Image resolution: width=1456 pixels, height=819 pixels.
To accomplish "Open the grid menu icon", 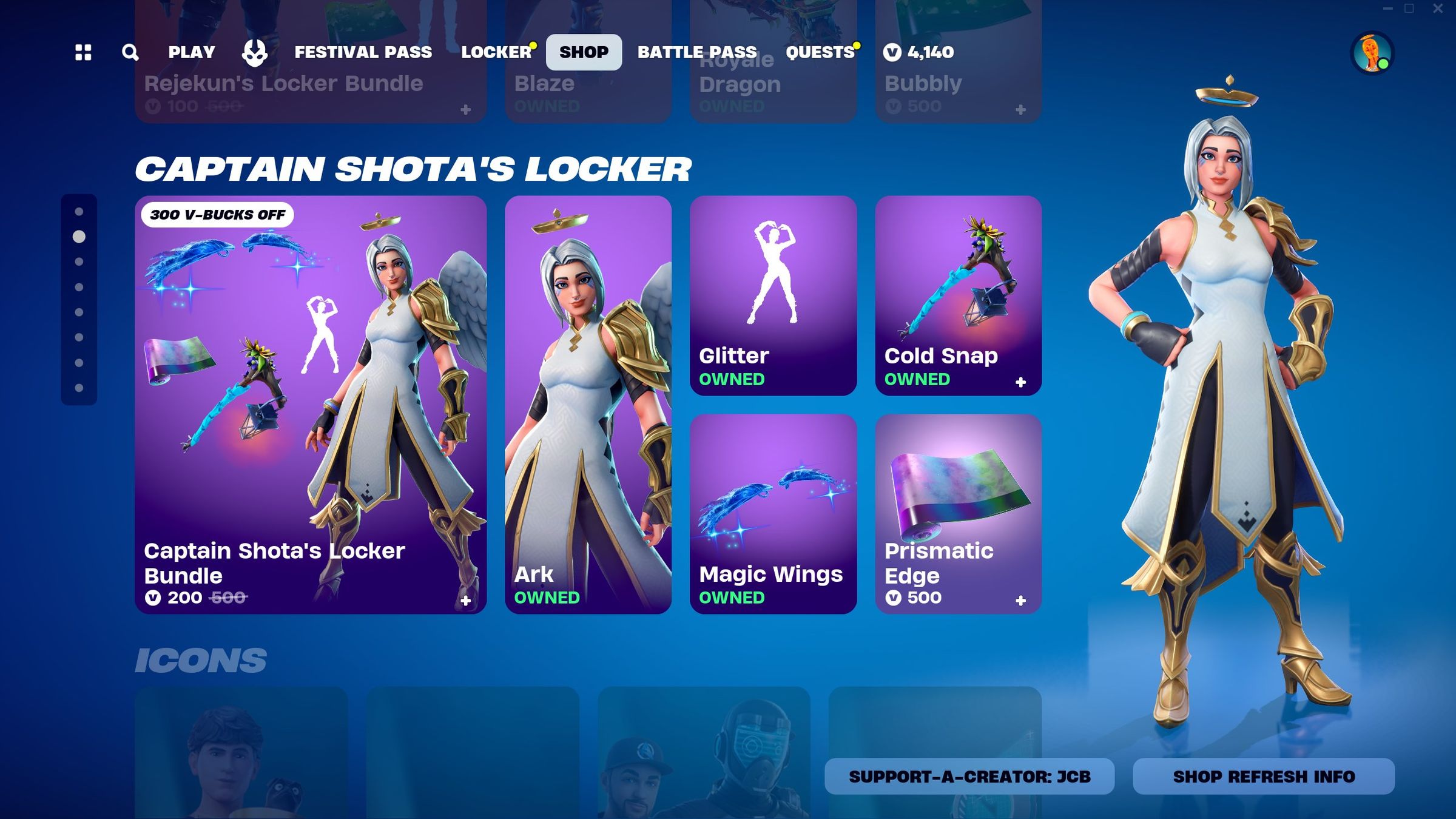I will pos(83,52).
